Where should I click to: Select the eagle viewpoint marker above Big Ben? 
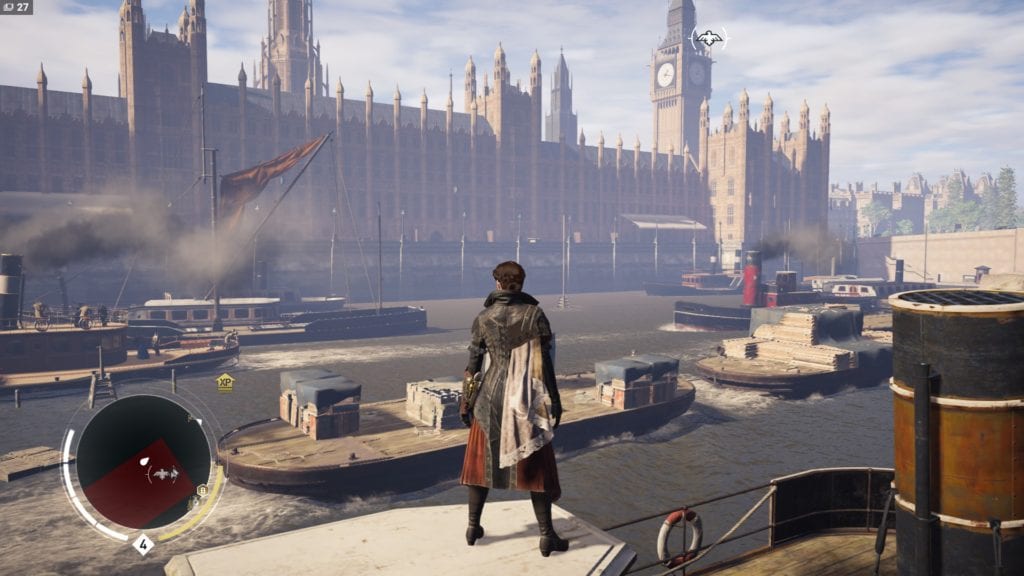click(709, 39)
